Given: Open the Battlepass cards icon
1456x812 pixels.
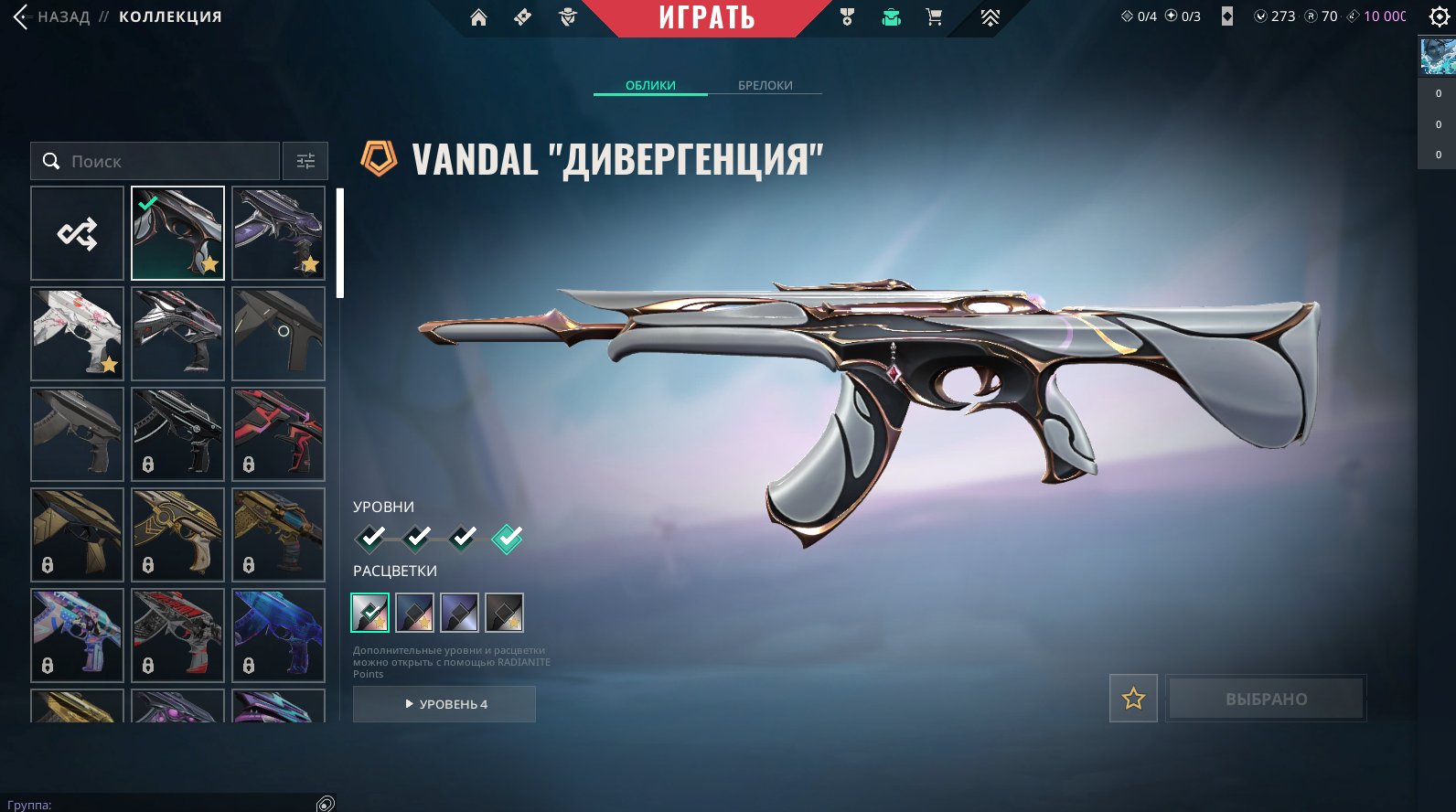Looking at the screenshot, I should [x=521, y=16].
